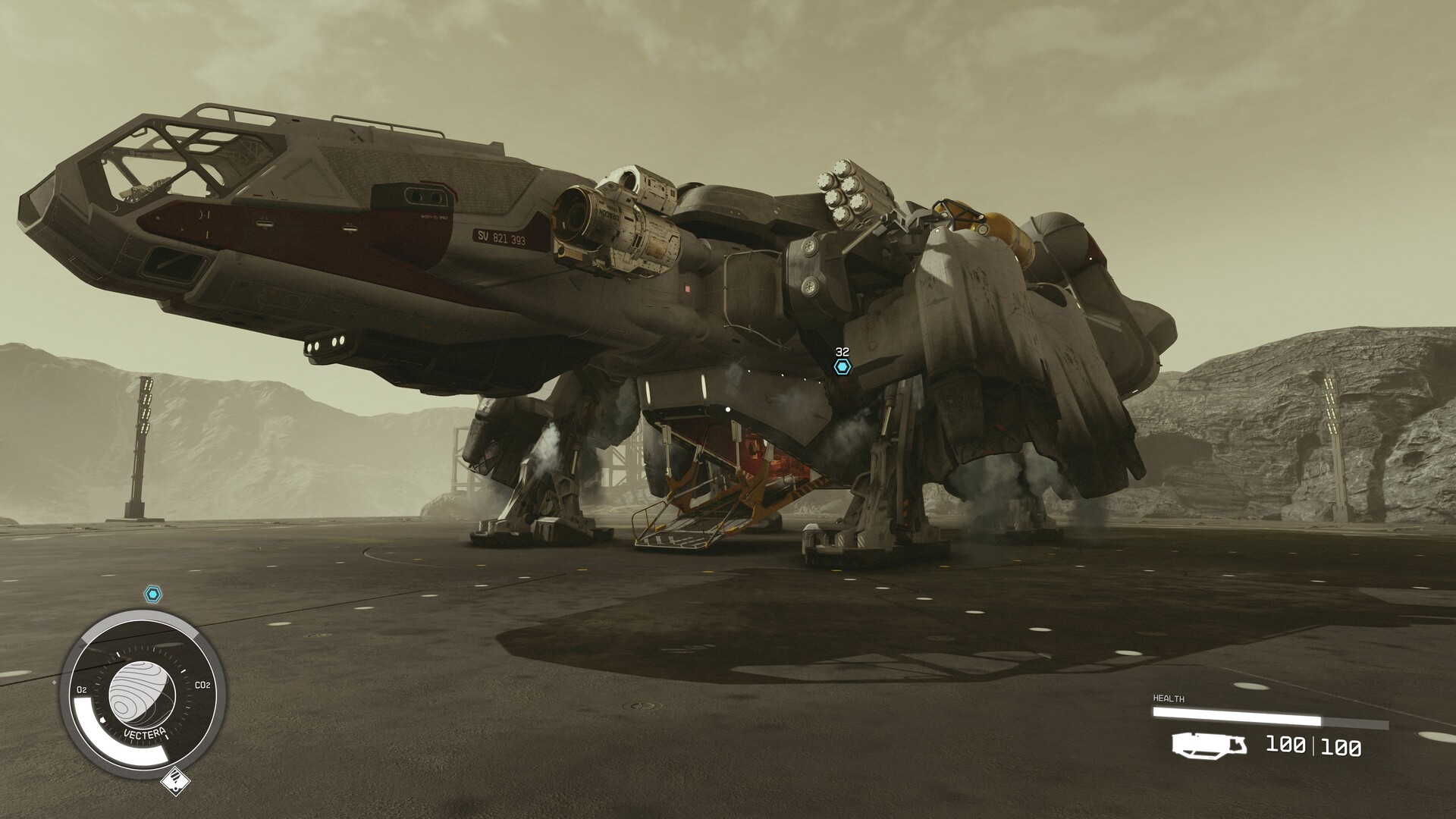Click the diamond hazard icon below the watch
The image size is (1456, 819).
click(175, 782)
